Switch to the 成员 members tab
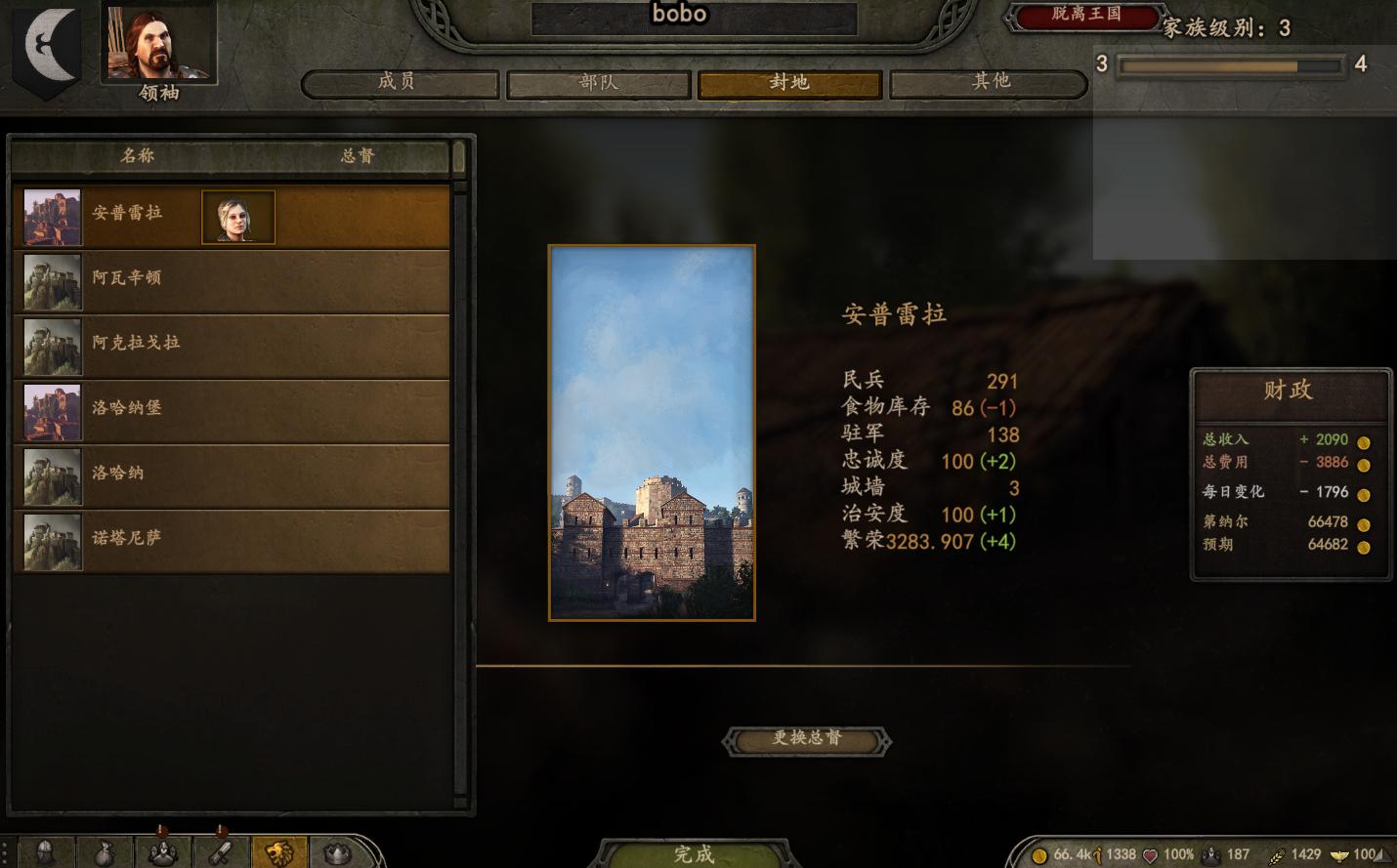1397x868 pixels. click(x=398, y=84)
